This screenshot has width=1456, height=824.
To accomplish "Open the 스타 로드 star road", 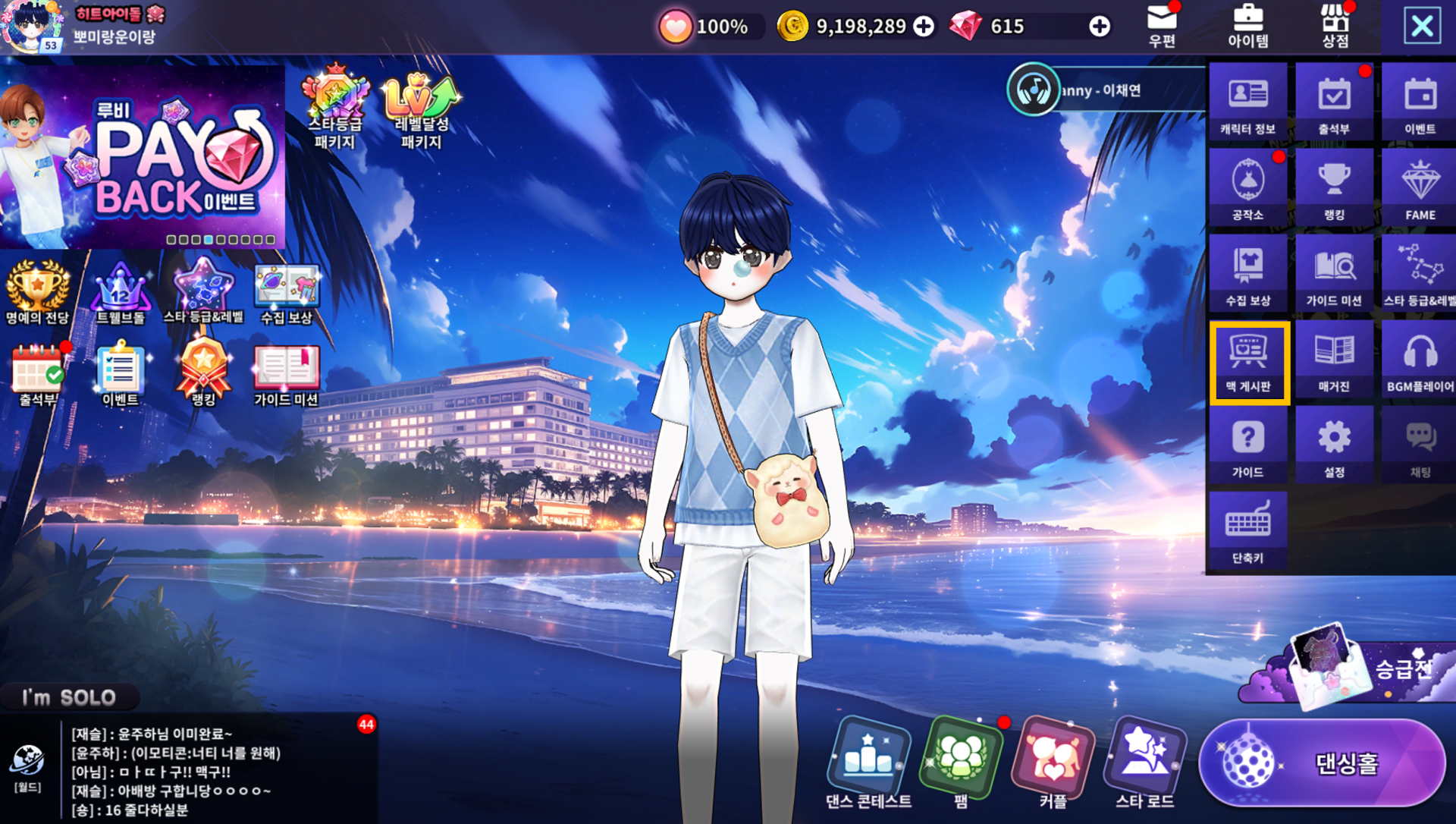I will pos(1144,763).
